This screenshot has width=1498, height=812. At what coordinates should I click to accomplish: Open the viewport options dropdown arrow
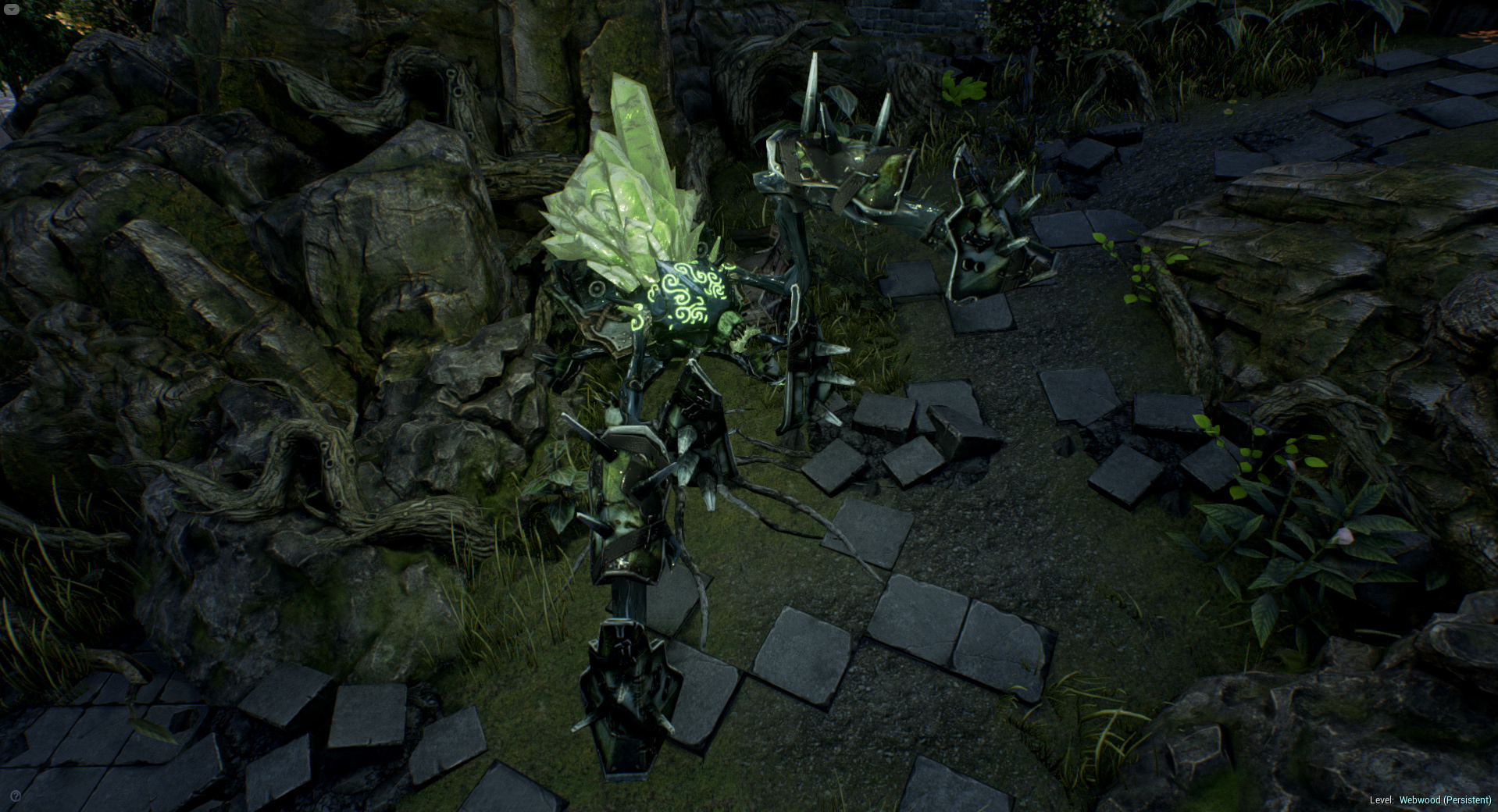pos(12,9)
